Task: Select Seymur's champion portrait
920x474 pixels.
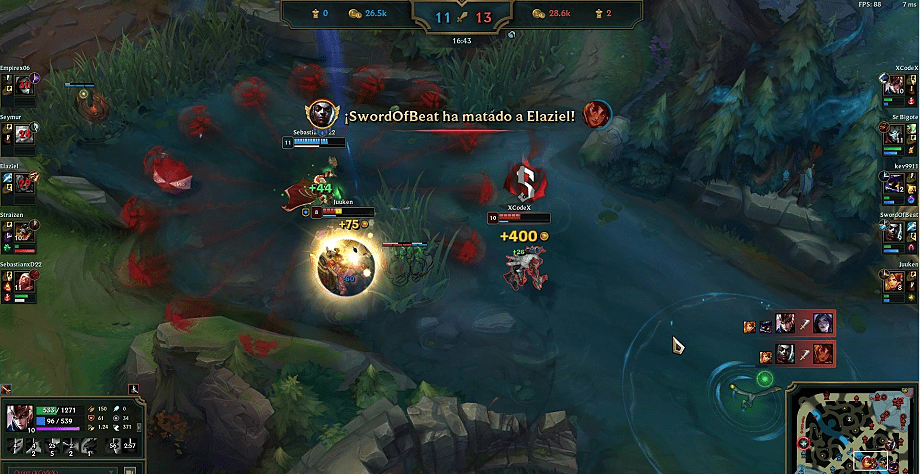Action: pyautogui.click(x=23, y=136)
